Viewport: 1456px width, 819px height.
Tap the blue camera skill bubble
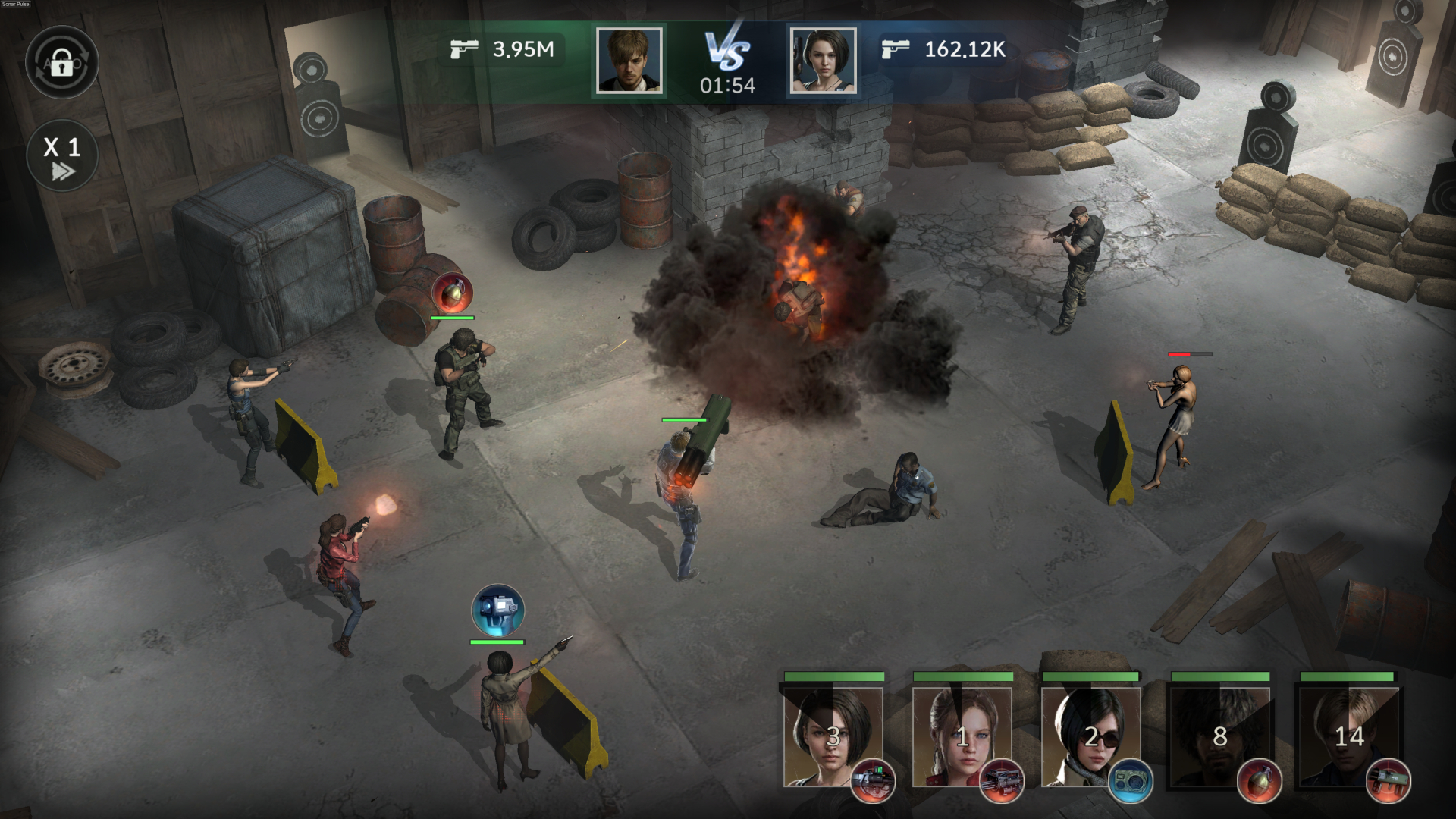click(x=497, y=610)
